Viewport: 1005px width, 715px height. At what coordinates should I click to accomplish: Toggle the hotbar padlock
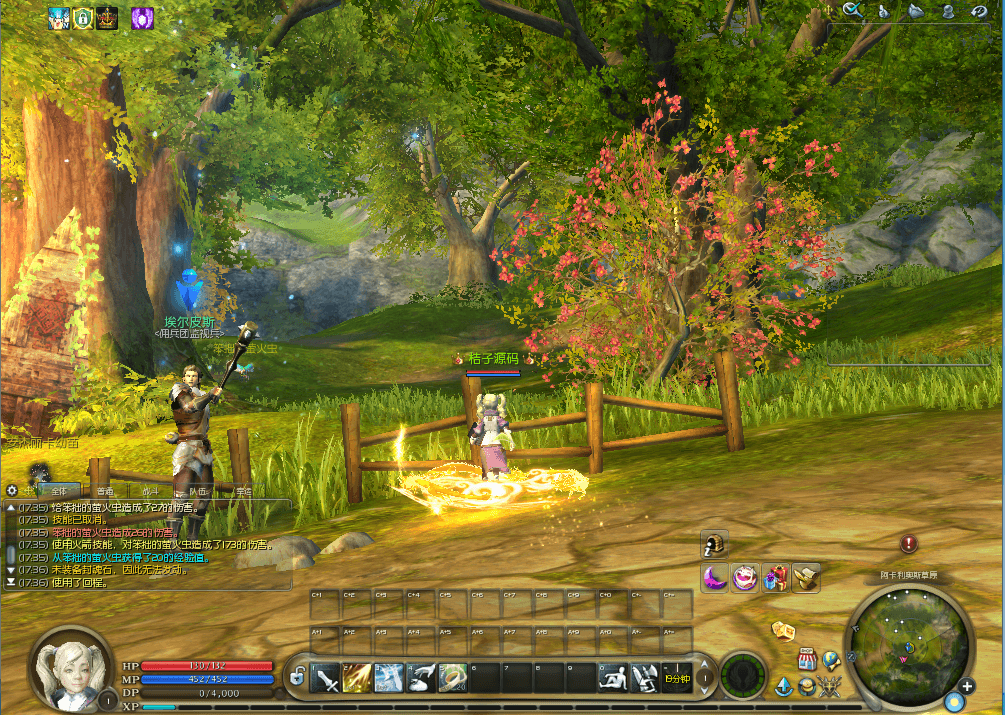tap(297, 678)
